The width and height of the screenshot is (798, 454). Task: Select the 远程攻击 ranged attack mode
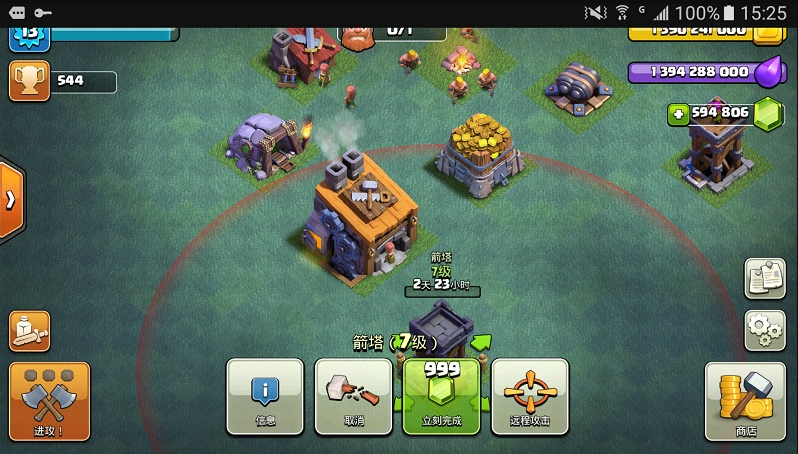point(529,396)
